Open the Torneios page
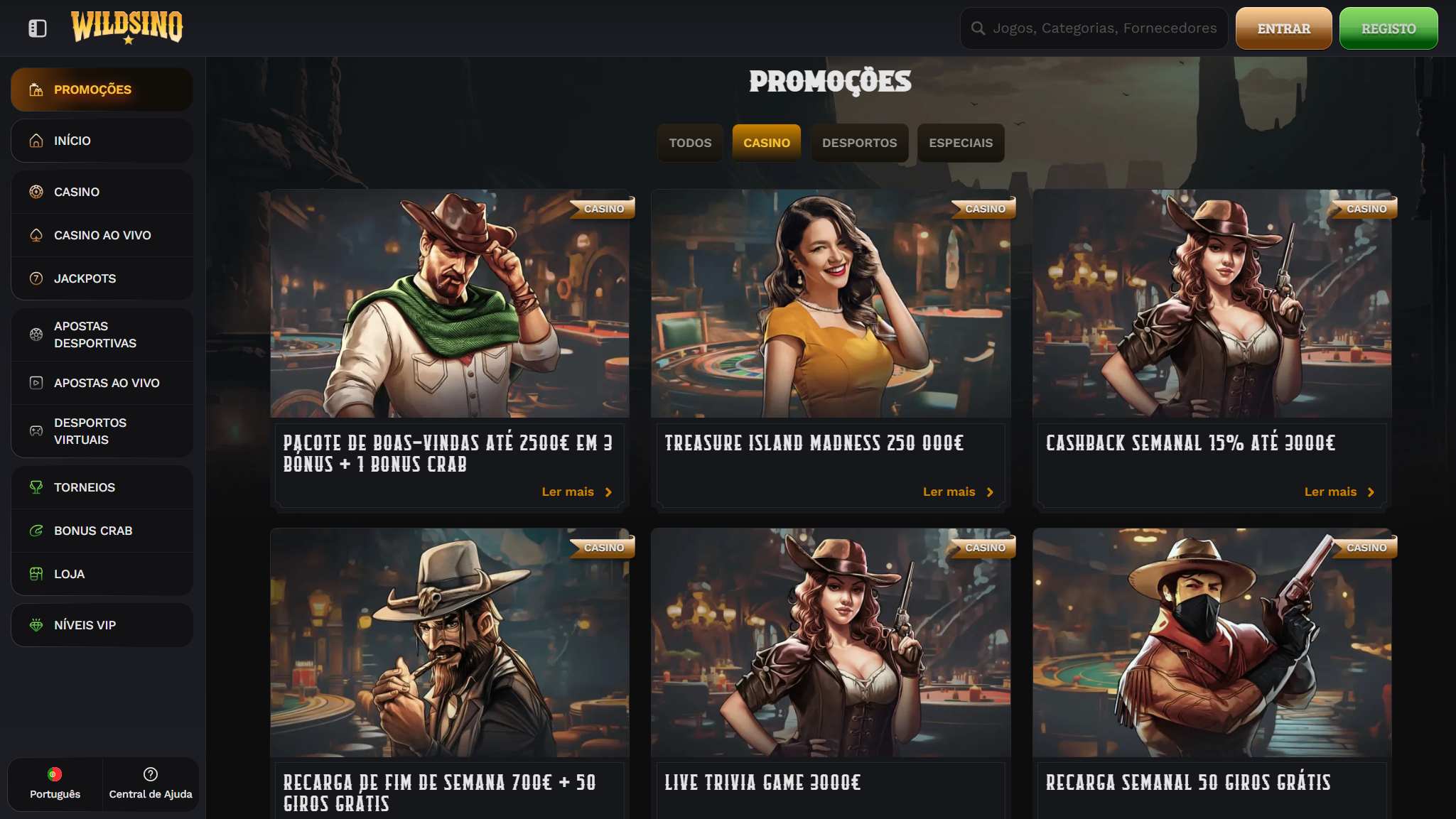The width and height of the screenshot is (1456, 819). click(x=102, y=487)
